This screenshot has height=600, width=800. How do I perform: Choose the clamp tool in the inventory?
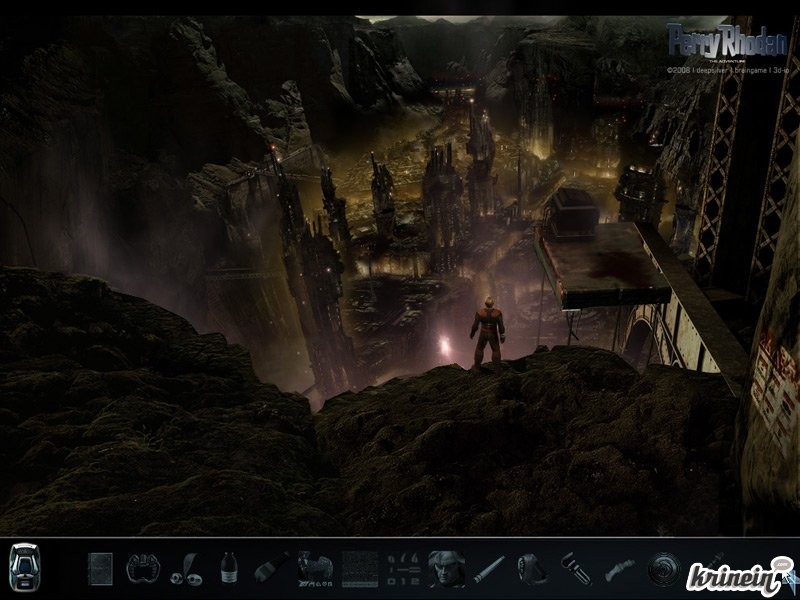[x=575, y=568]
